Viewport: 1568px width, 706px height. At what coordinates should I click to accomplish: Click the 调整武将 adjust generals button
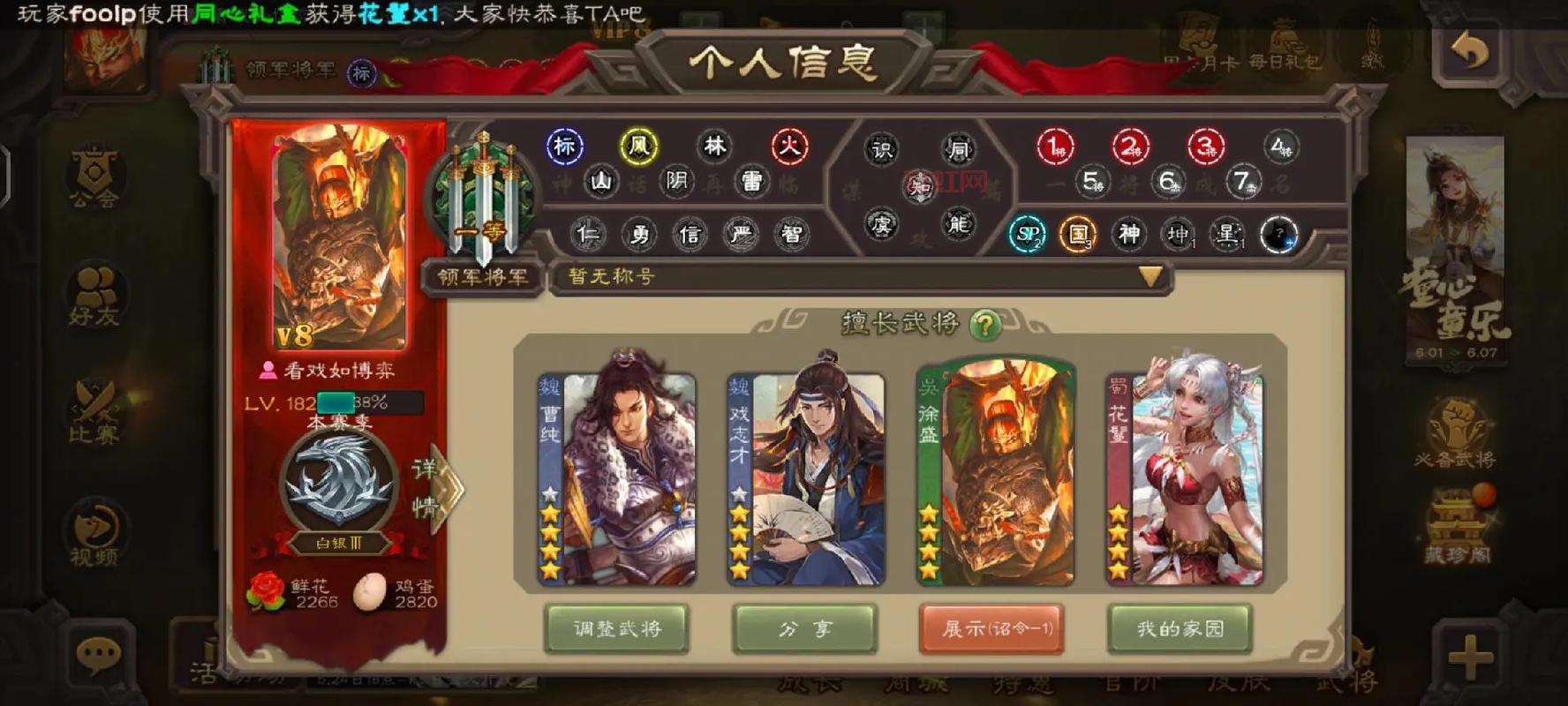618,629
